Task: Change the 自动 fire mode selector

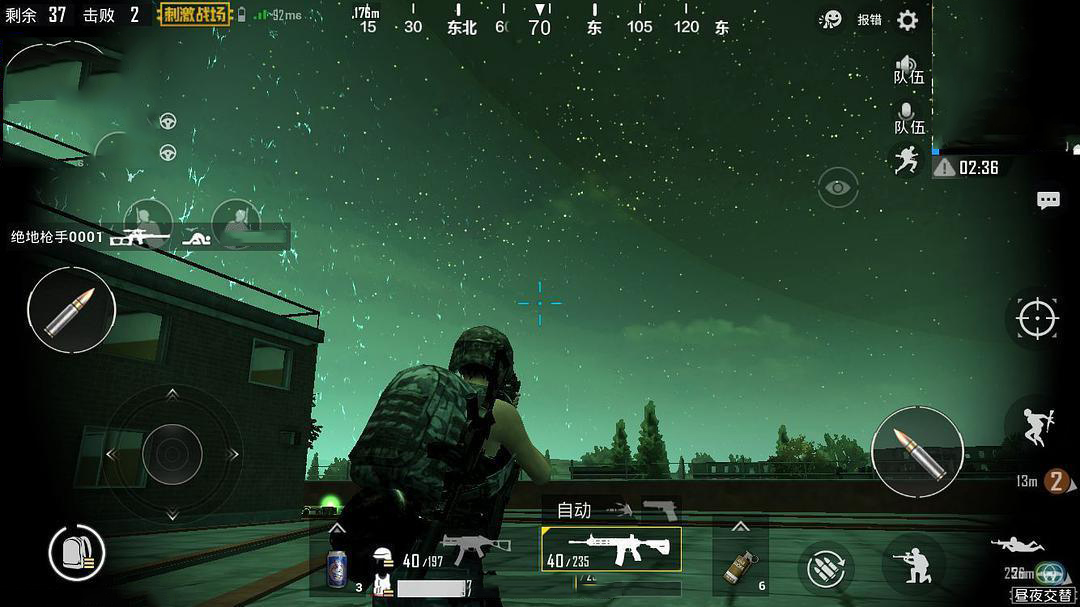Action: 574,510
